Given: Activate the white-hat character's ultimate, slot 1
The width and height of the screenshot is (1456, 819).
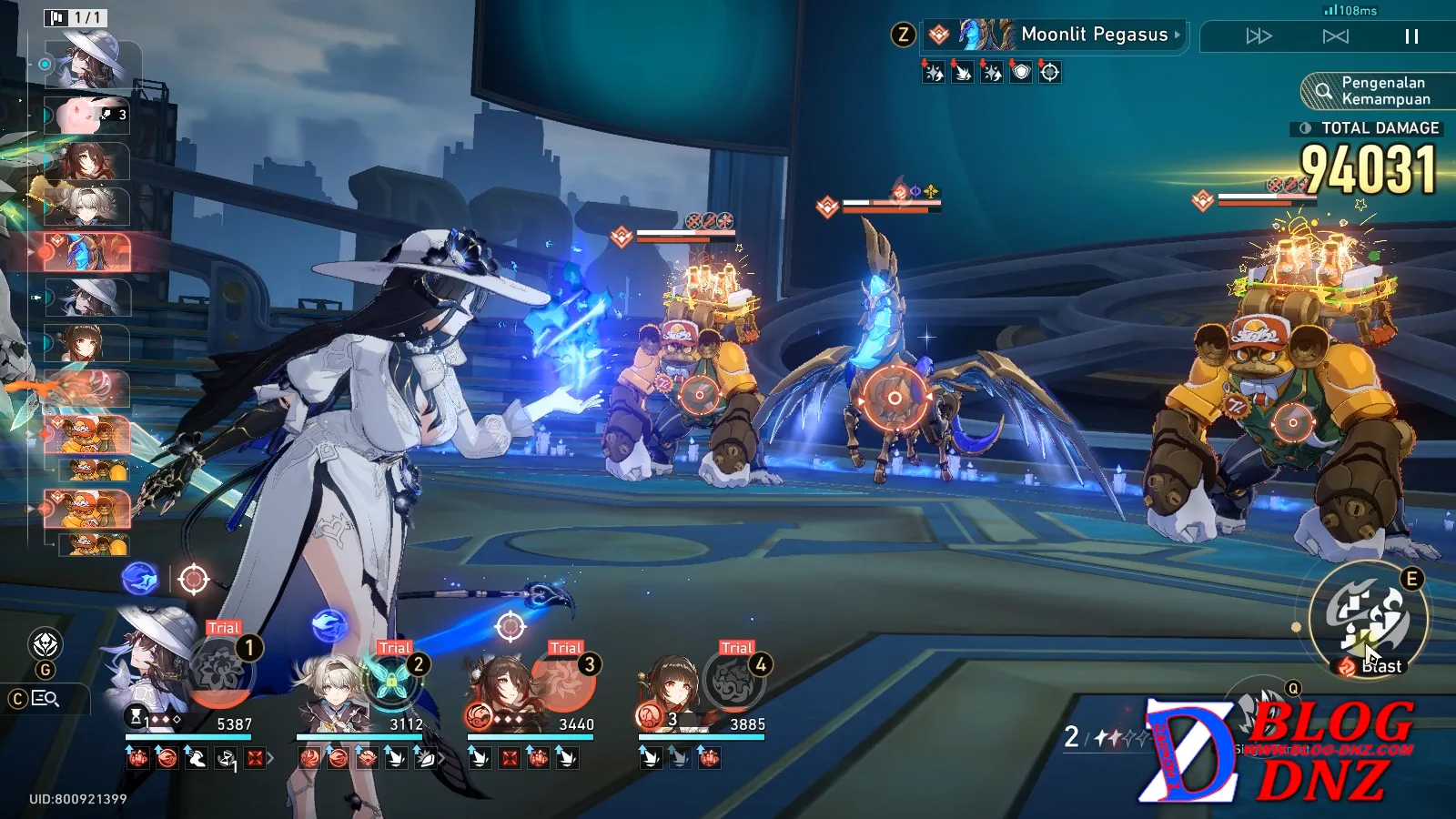Looking at the screenshot, I should pos(220,673).
